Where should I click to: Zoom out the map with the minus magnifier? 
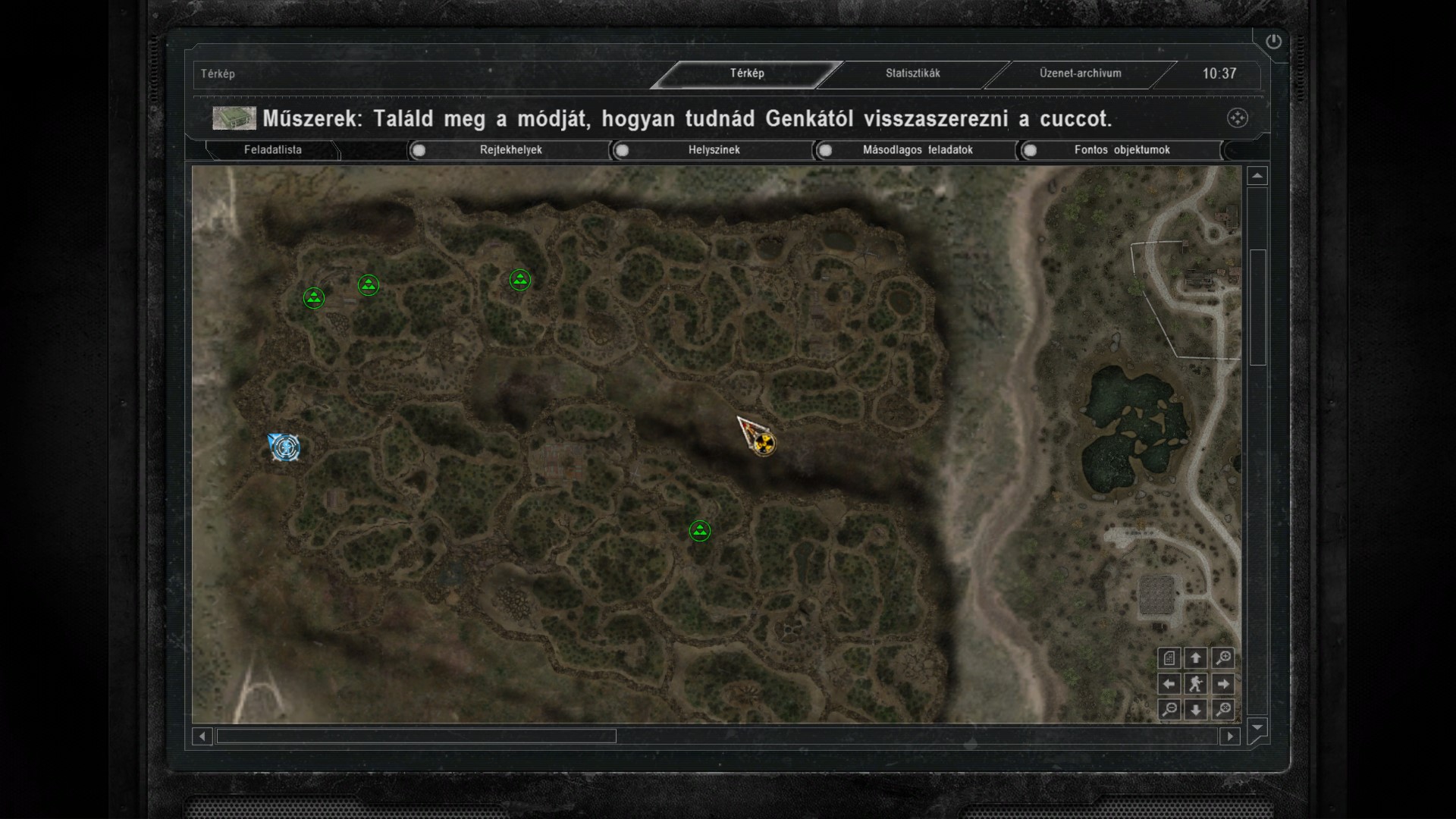[1169, 710]
